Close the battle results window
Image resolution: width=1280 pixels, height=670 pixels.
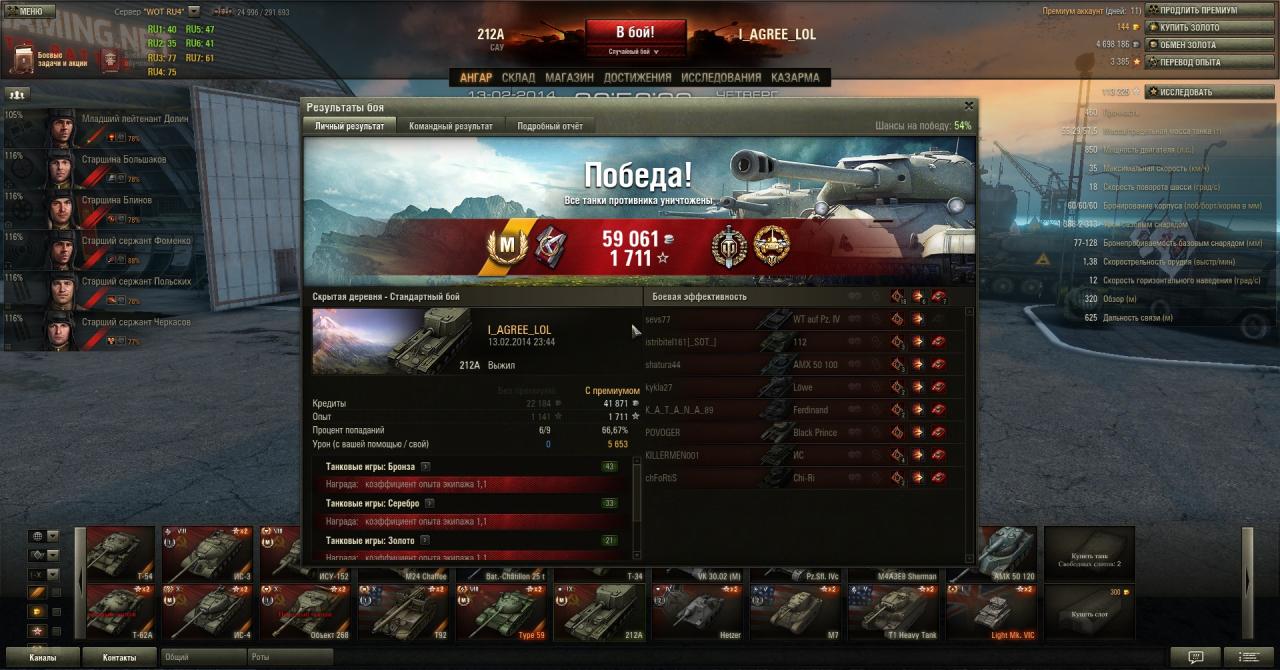(x=968, y=105)
